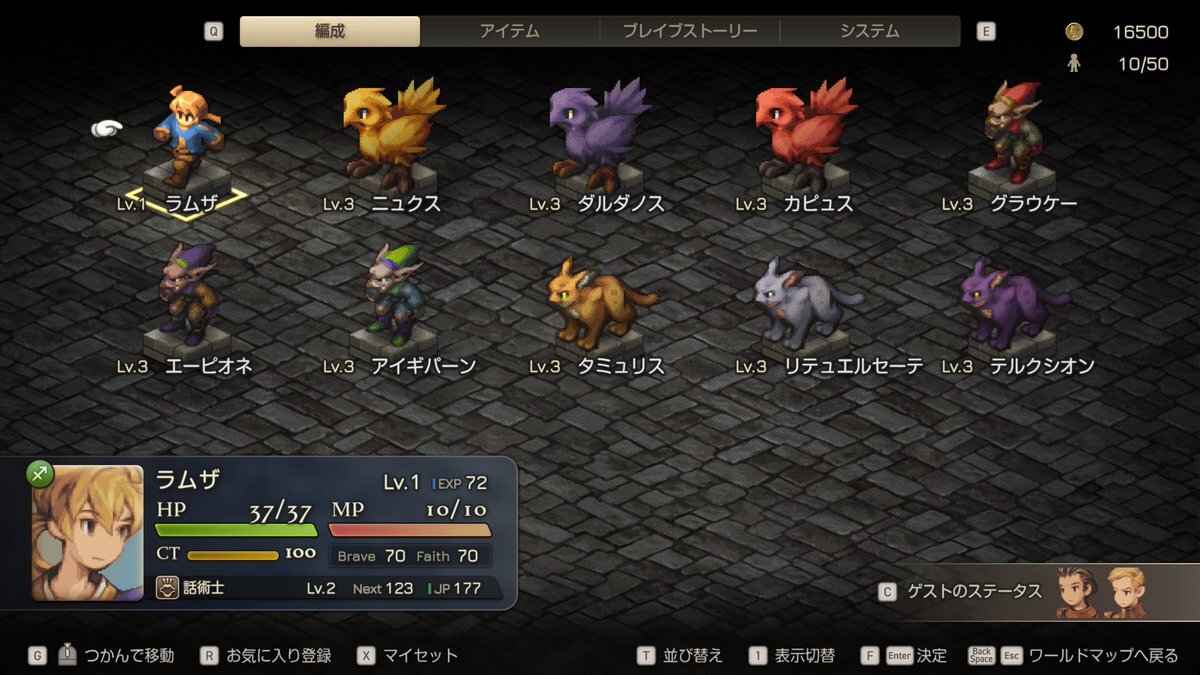
Task: Switch to the 編成 tab
Action: pos(330,31)
